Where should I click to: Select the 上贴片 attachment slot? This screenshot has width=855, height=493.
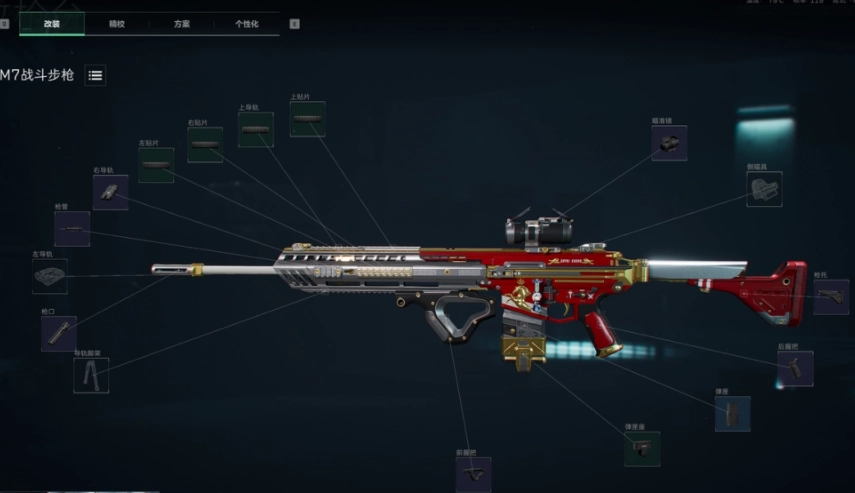[x=307, y=119]
